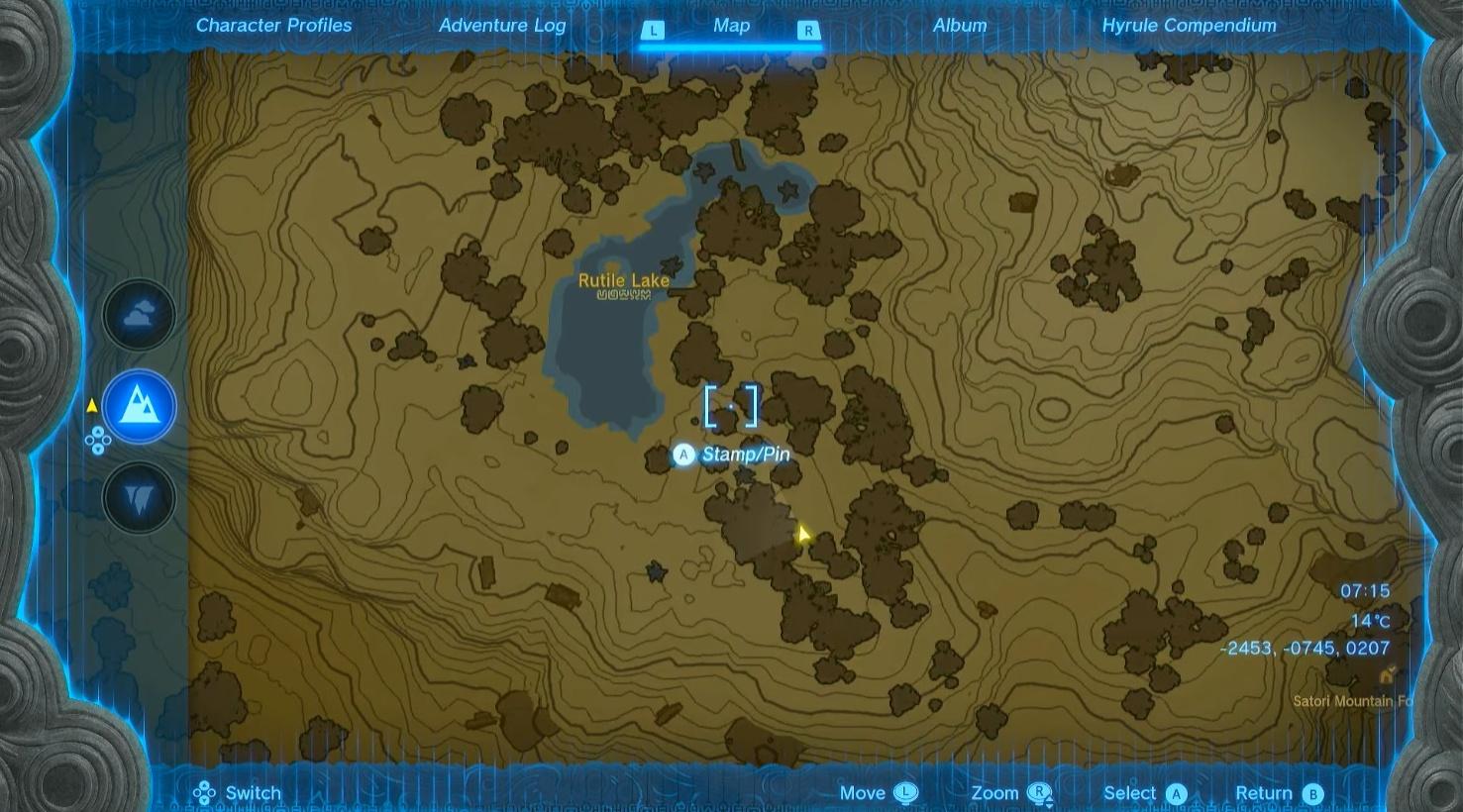Select the Depths whirlpool map layer icon

(x=140, y=498)
